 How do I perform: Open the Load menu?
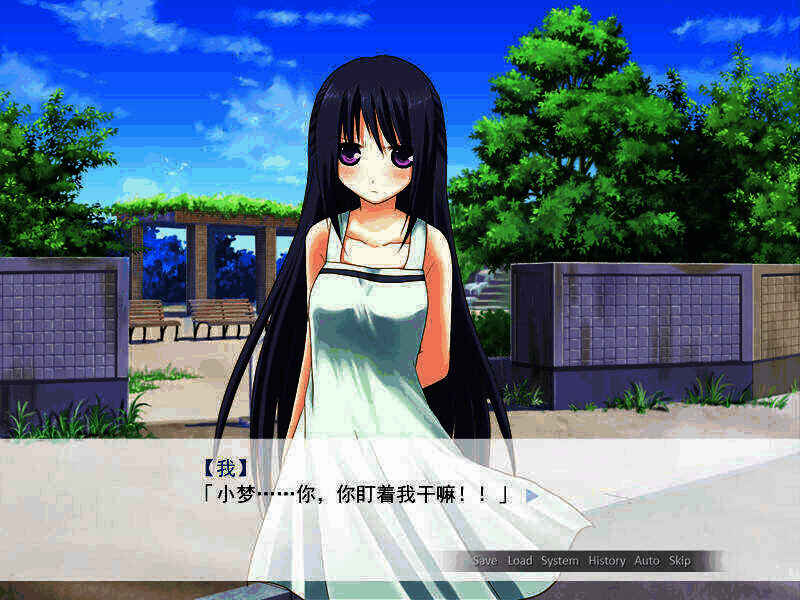[519, 561]
